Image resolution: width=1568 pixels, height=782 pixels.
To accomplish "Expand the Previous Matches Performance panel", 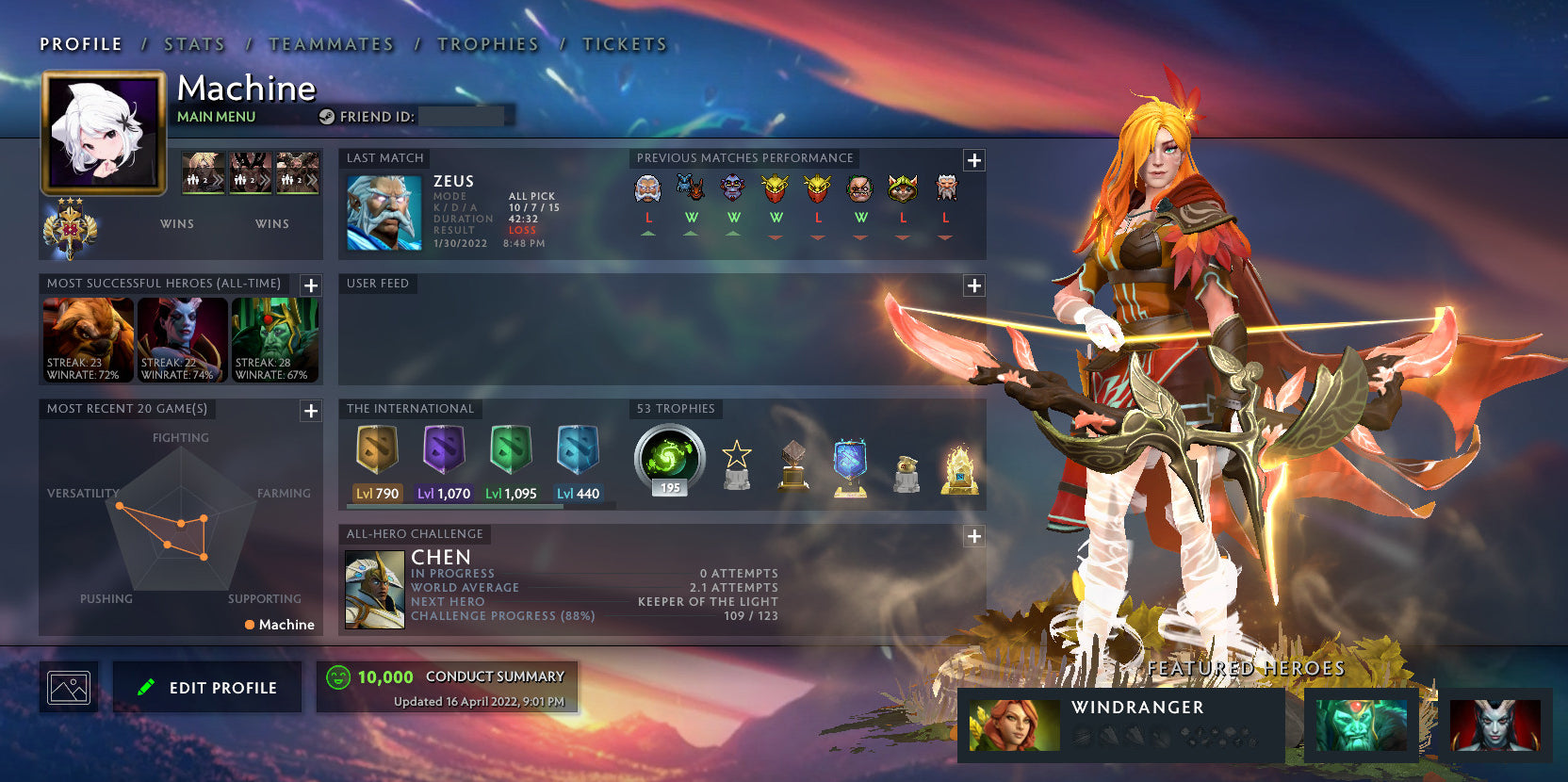I will click(x=973, y=160).
